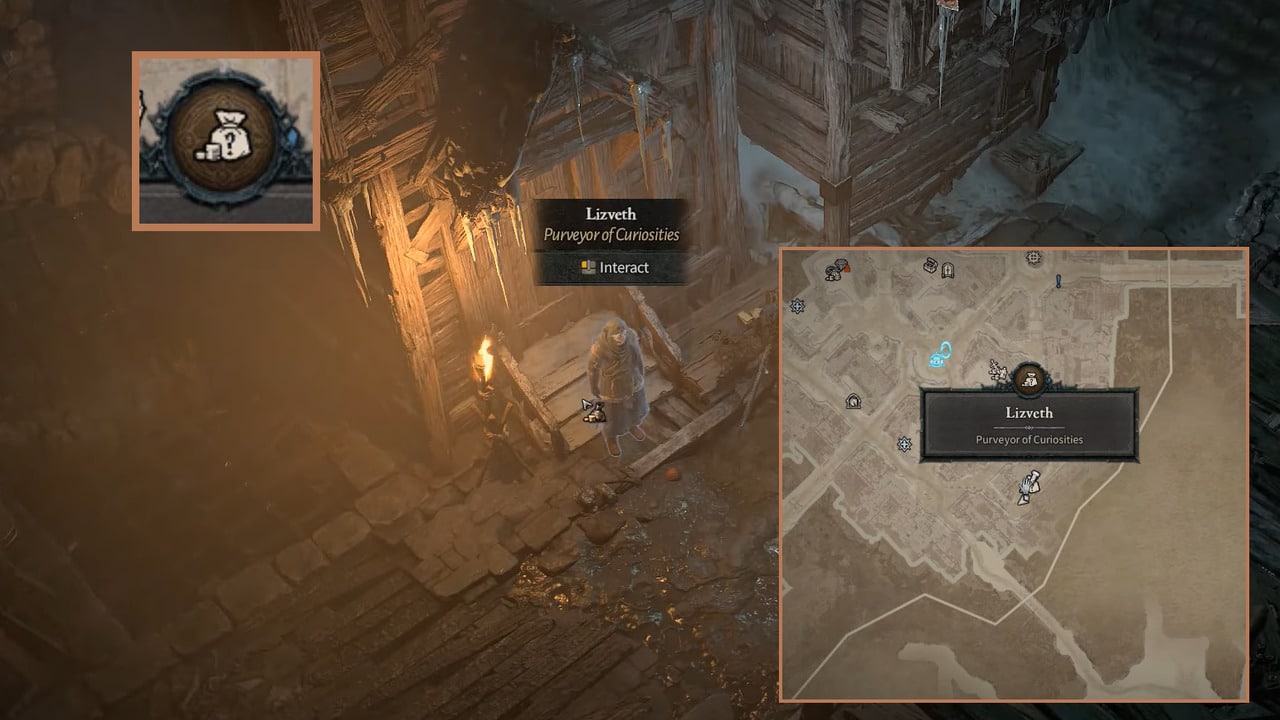The height and width of the screenshot is (720, 1280).
Task: Click the waypoint icon at the map's top center
Action: click(1032, 258)
